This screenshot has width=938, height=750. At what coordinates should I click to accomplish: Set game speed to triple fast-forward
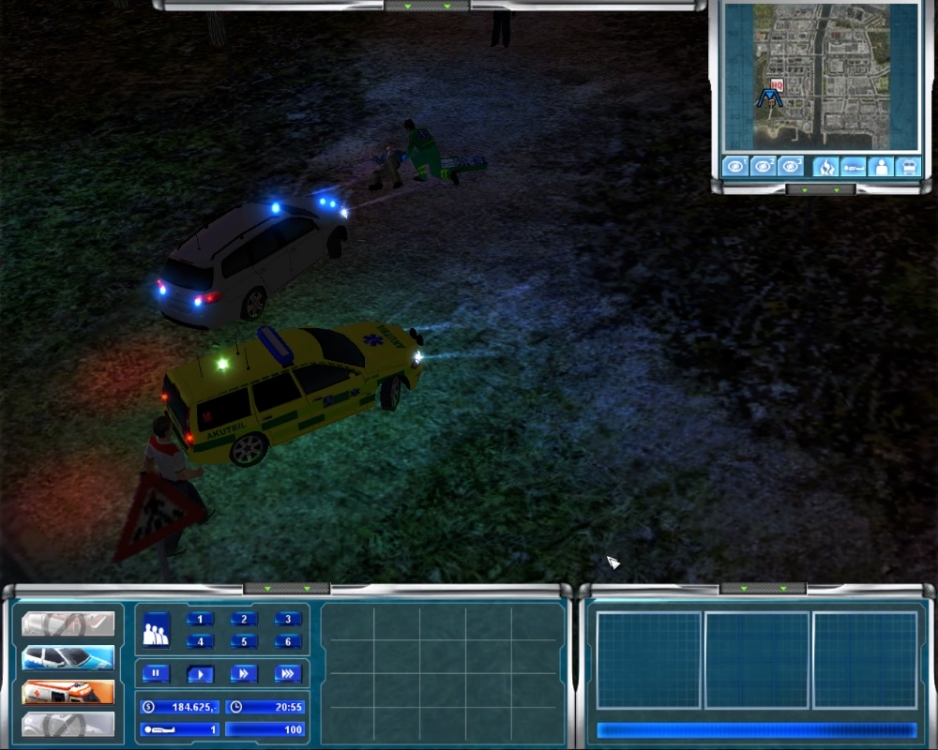coord(288,674)
